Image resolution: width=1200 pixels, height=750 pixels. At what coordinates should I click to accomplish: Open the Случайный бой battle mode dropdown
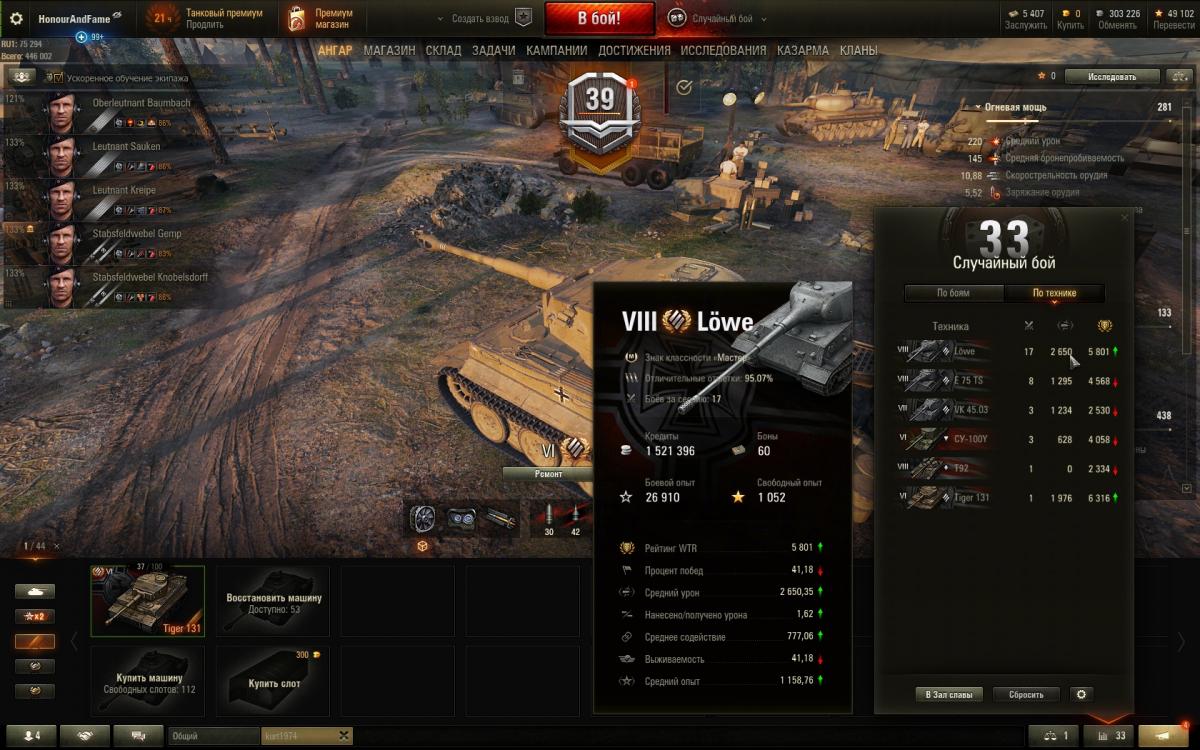715,19
